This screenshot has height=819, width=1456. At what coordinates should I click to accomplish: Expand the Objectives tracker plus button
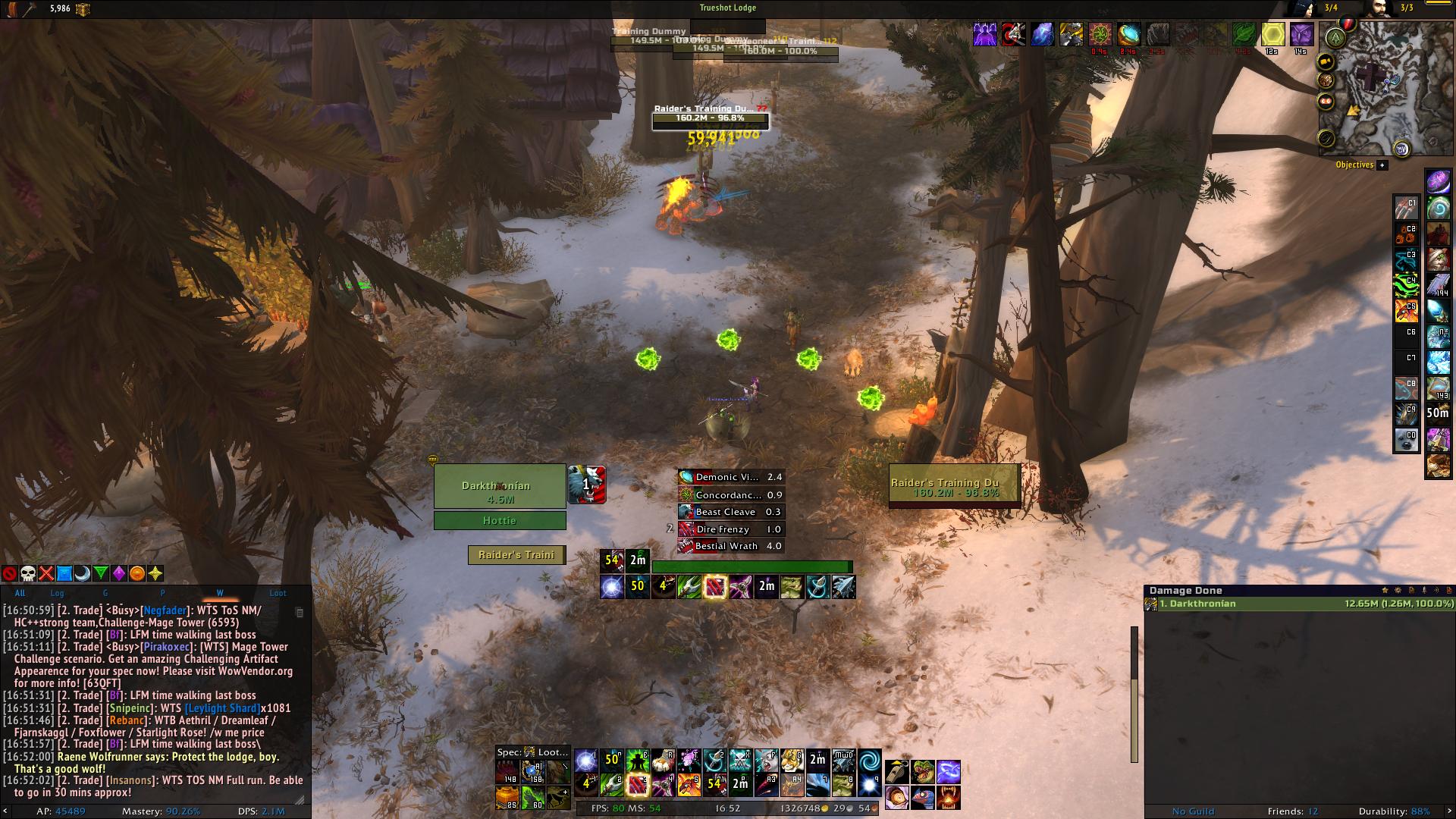[1382, 165]
